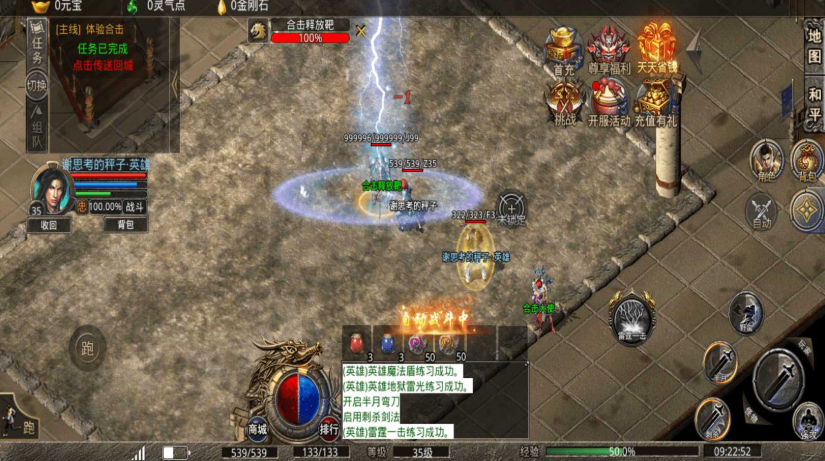Image resolution: width=825 pixels, height=461 pixels.
Task: Open the 尊享福利 VIP benefits icon
Action: 608,50
